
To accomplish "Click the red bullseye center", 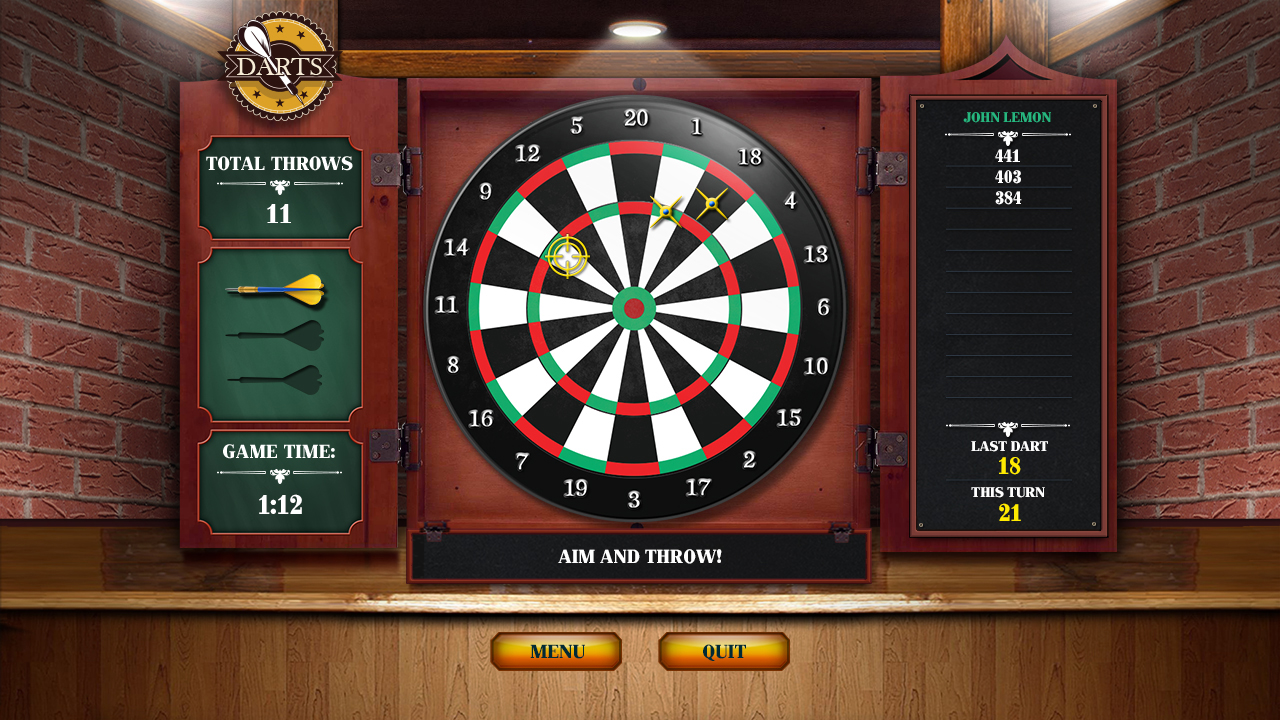I will tap(633, 307).
